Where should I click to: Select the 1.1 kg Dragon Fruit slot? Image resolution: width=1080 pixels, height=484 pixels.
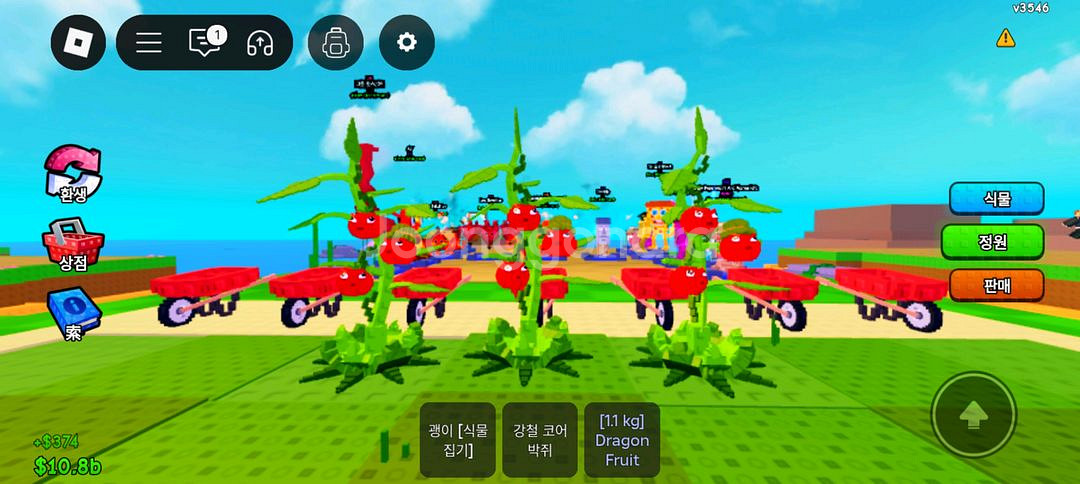click(x=622, y=440)
